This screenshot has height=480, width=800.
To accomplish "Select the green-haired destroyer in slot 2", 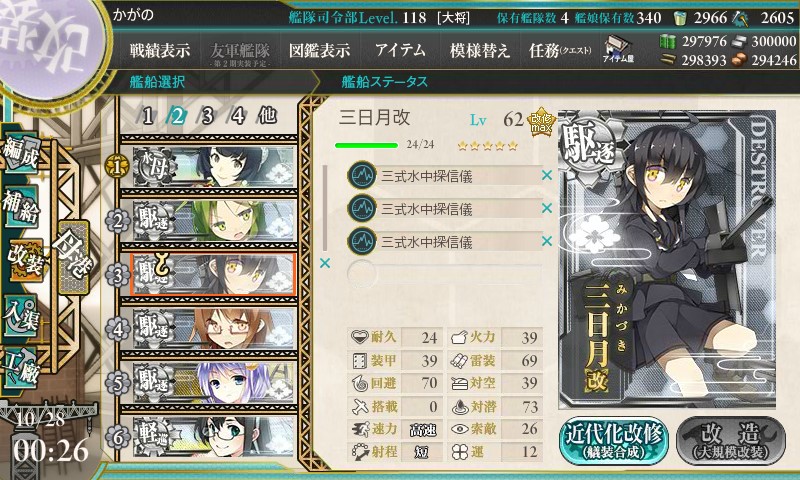I will (212, 220).
